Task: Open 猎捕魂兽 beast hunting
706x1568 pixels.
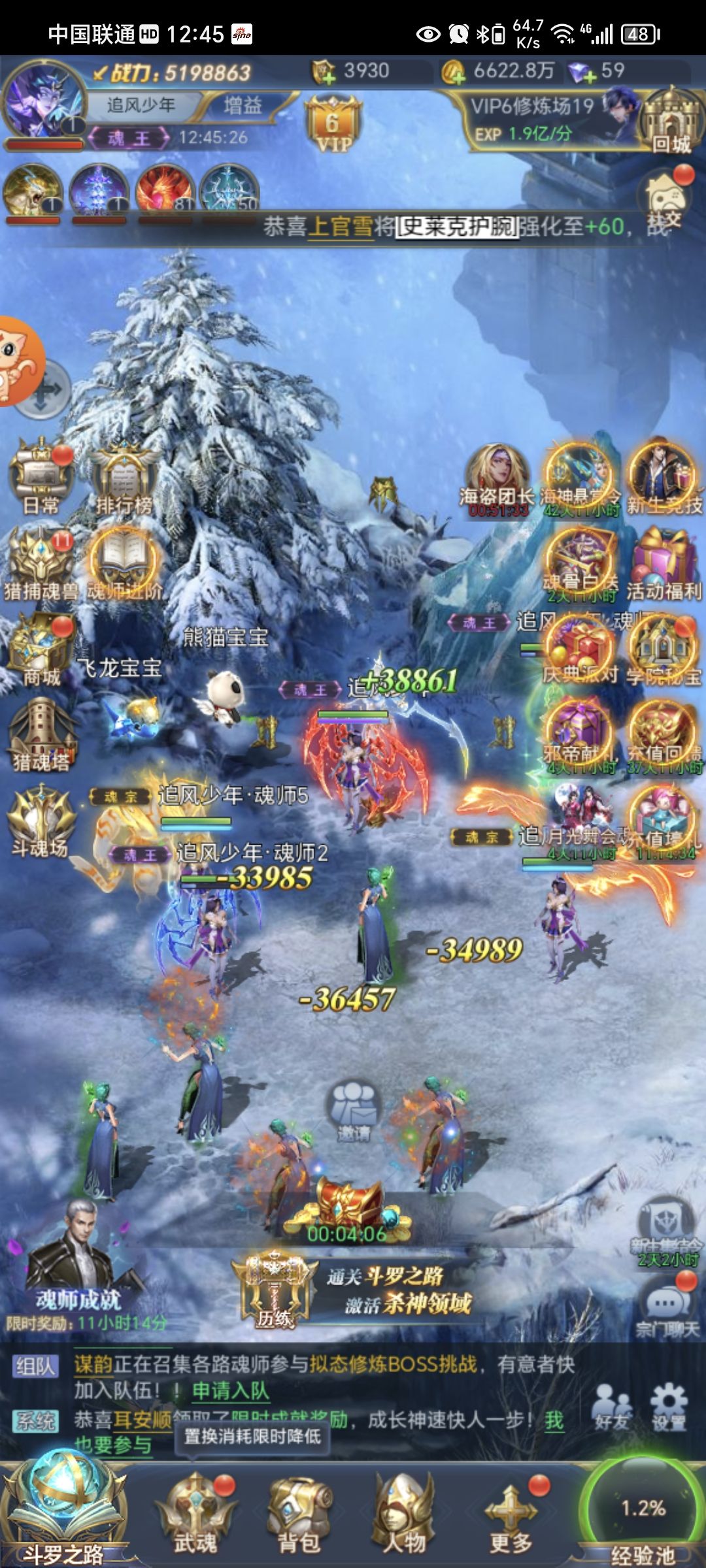Action: [x=41, y=565]
